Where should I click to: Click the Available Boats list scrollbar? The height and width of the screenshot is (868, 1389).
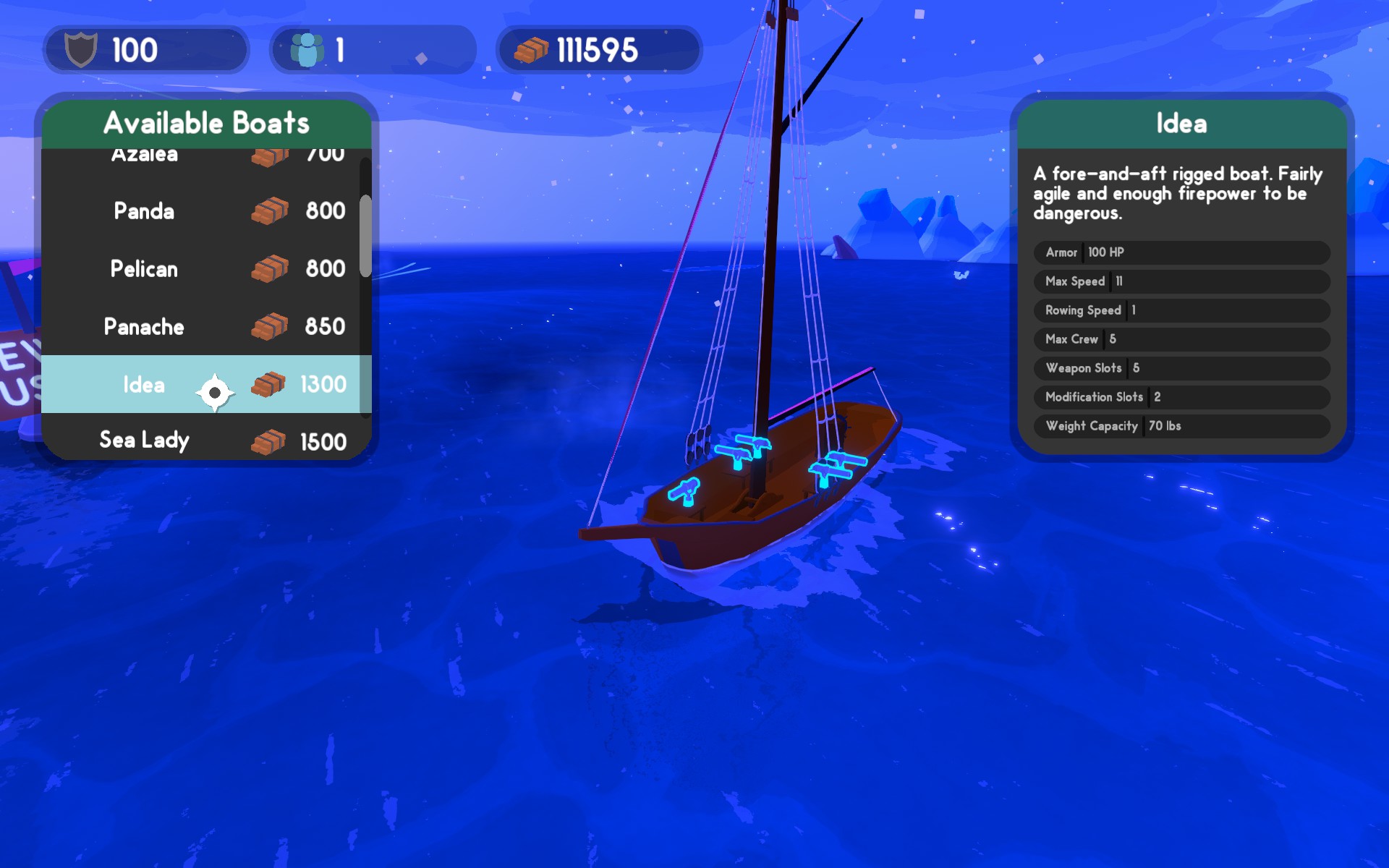point(365,236)
